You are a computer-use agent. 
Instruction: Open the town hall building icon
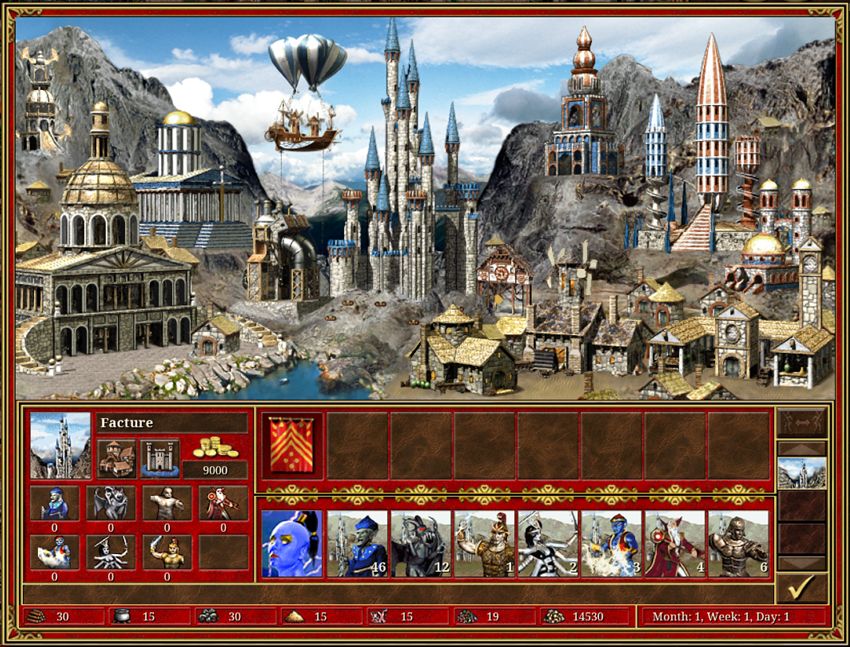pos(118,457)
